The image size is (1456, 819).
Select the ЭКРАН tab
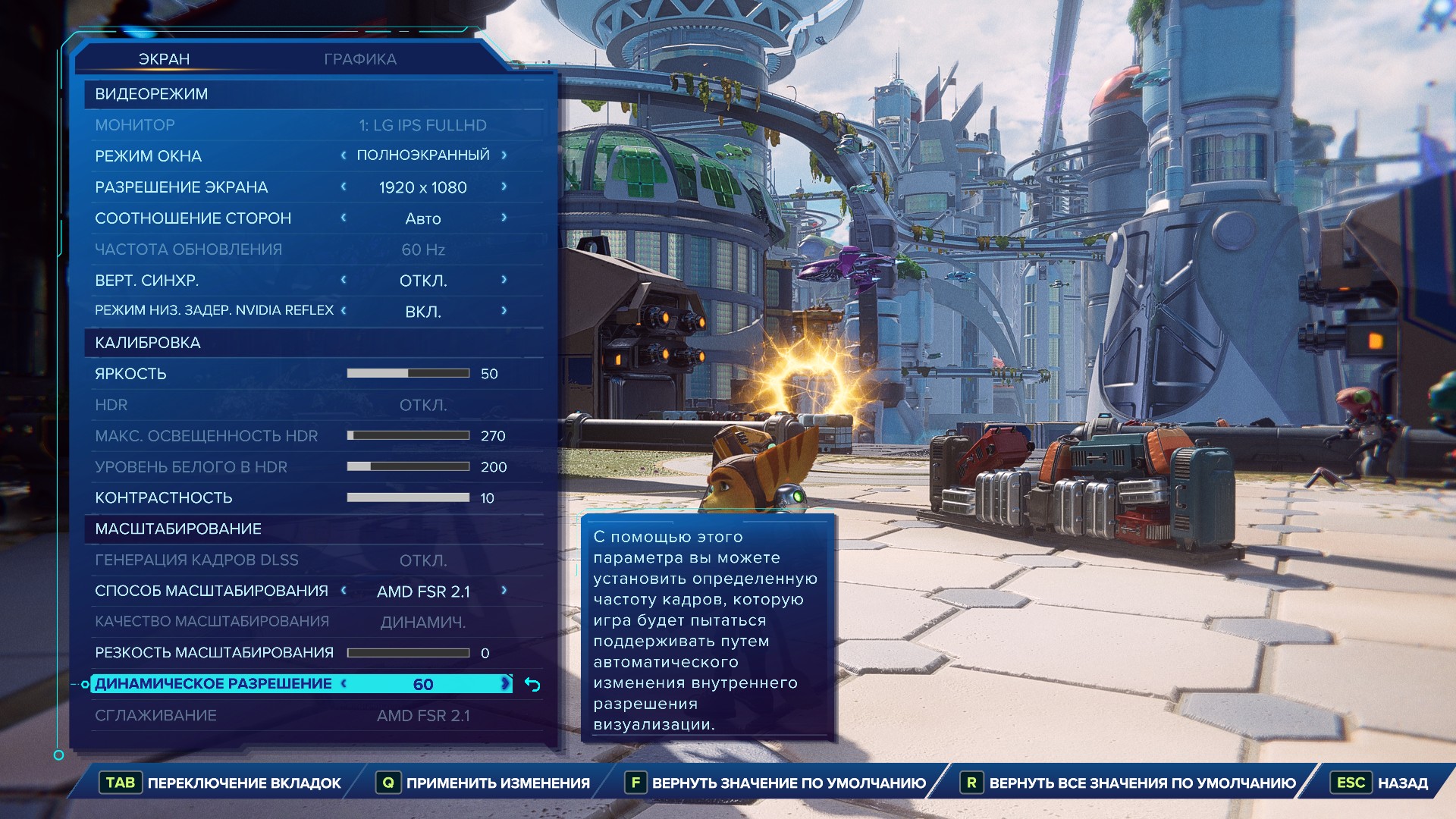pyautogui.click(x=164, y=59)
